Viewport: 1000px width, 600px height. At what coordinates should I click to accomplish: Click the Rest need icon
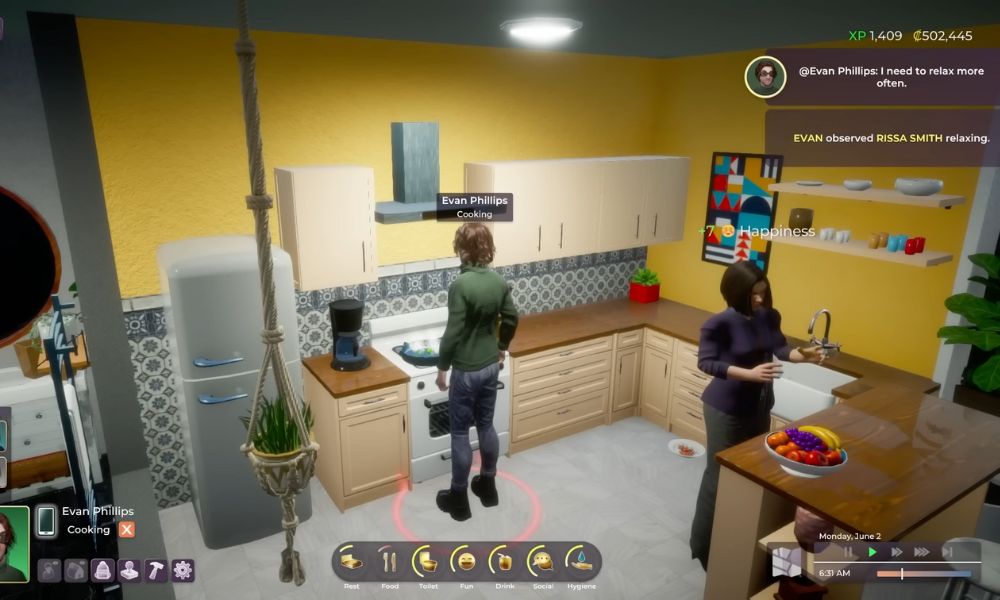[x=352, y=561]
